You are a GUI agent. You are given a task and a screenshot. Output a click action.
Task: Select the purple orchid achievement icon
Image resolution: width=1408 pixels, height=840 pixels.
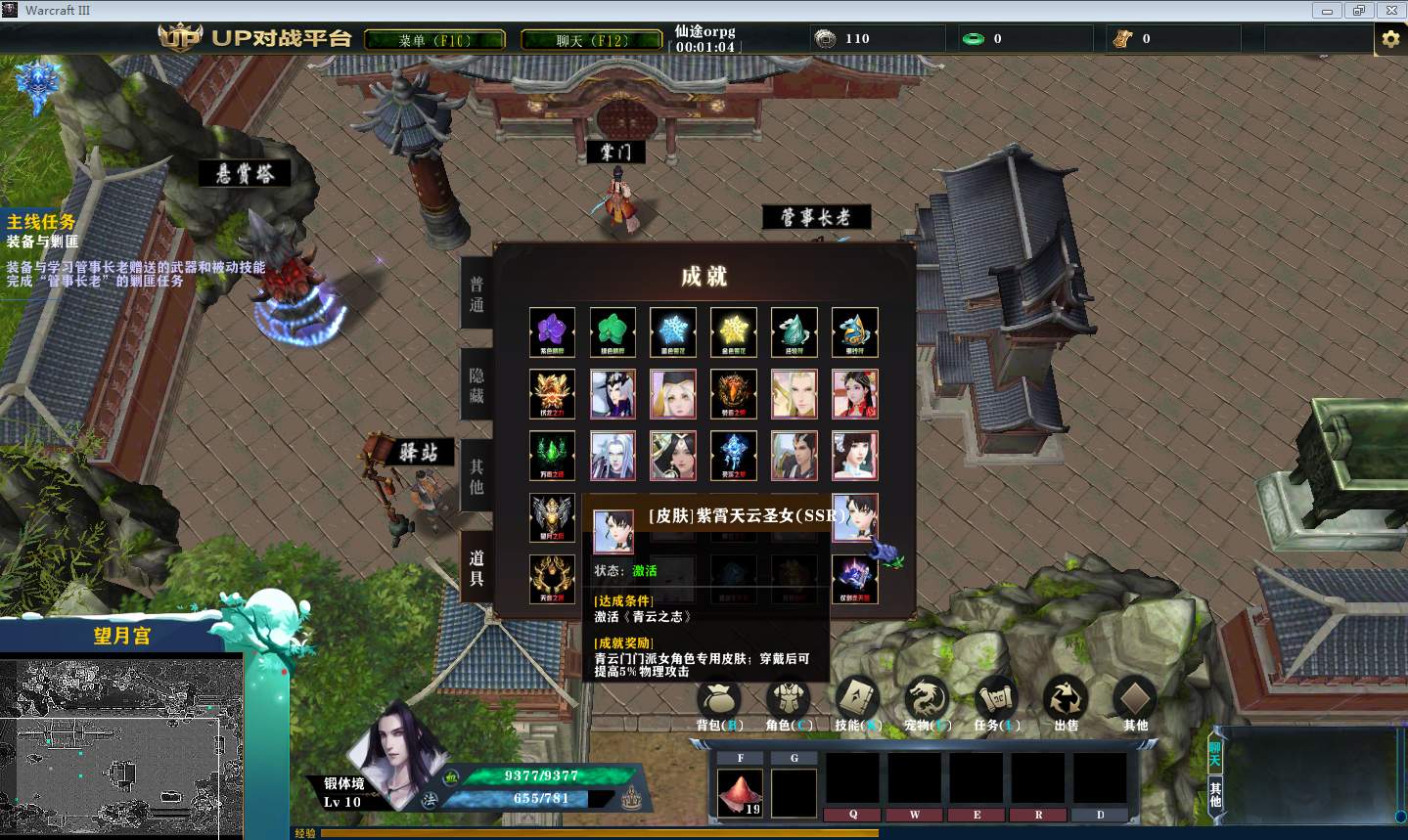coord(552,332)
